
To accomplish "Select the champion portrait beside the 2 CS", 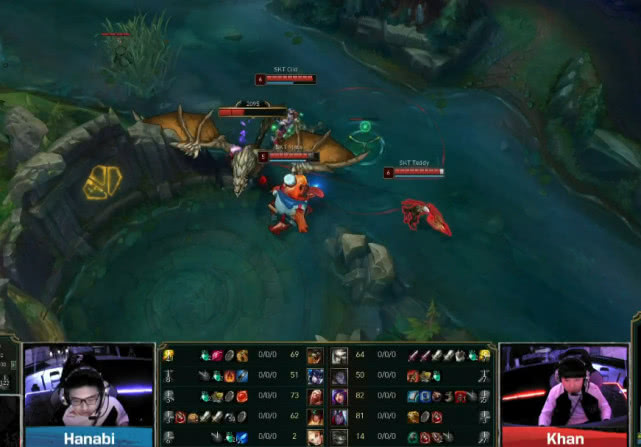I will click(315, 436).
